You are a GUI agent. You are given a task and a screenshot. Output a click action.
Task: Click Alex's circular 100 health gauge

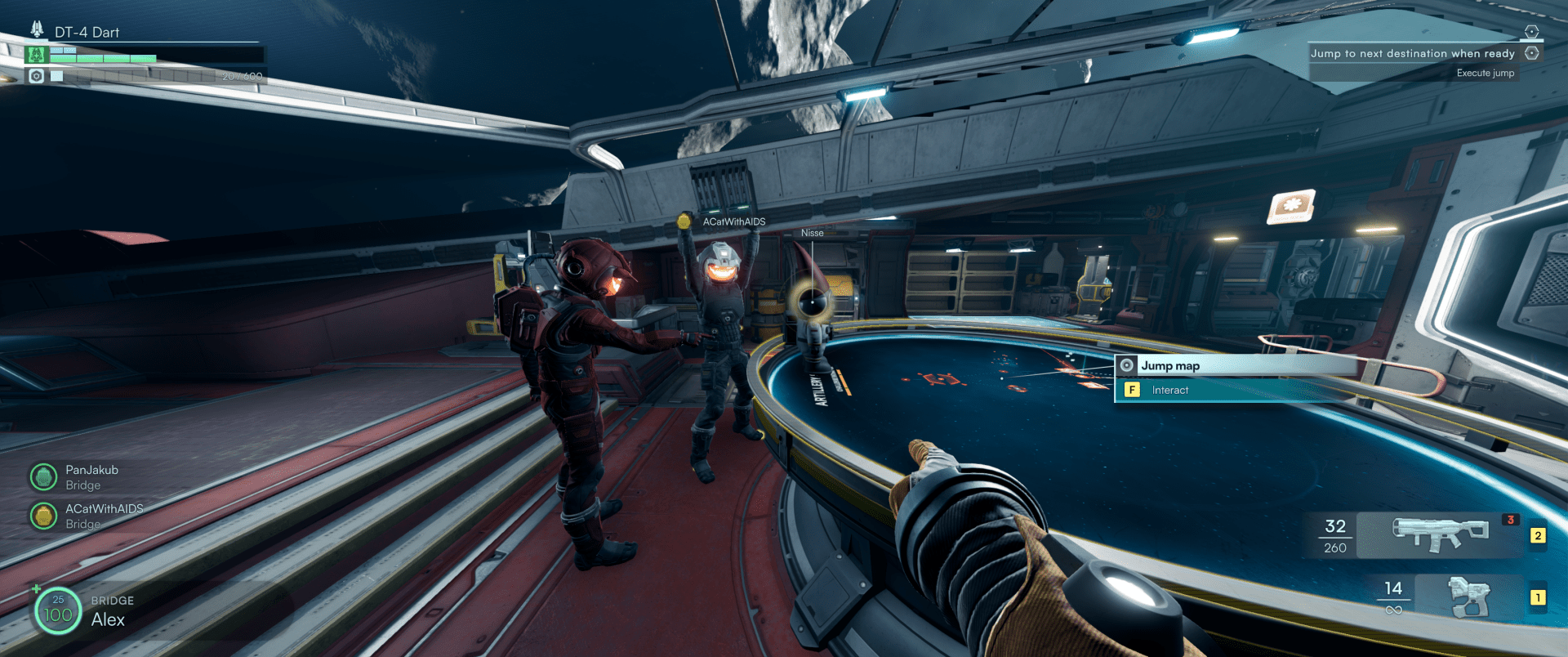pyautogui.click(x=56, y=611)
